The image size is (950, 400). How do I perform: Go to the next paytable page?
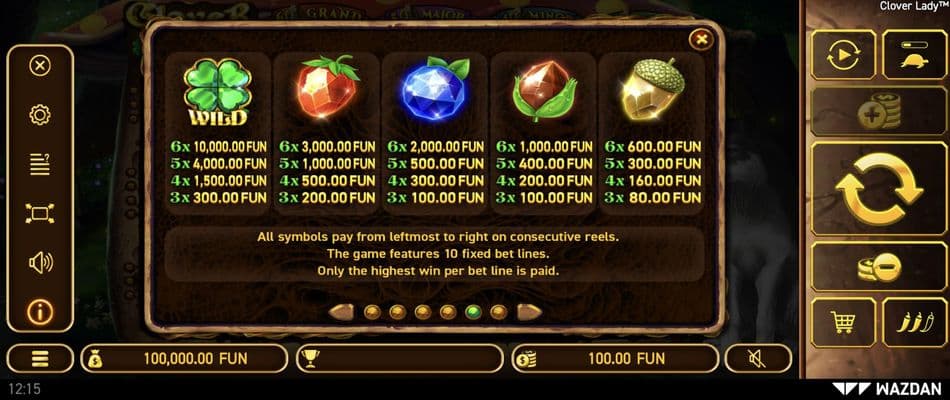coord(527,311)
